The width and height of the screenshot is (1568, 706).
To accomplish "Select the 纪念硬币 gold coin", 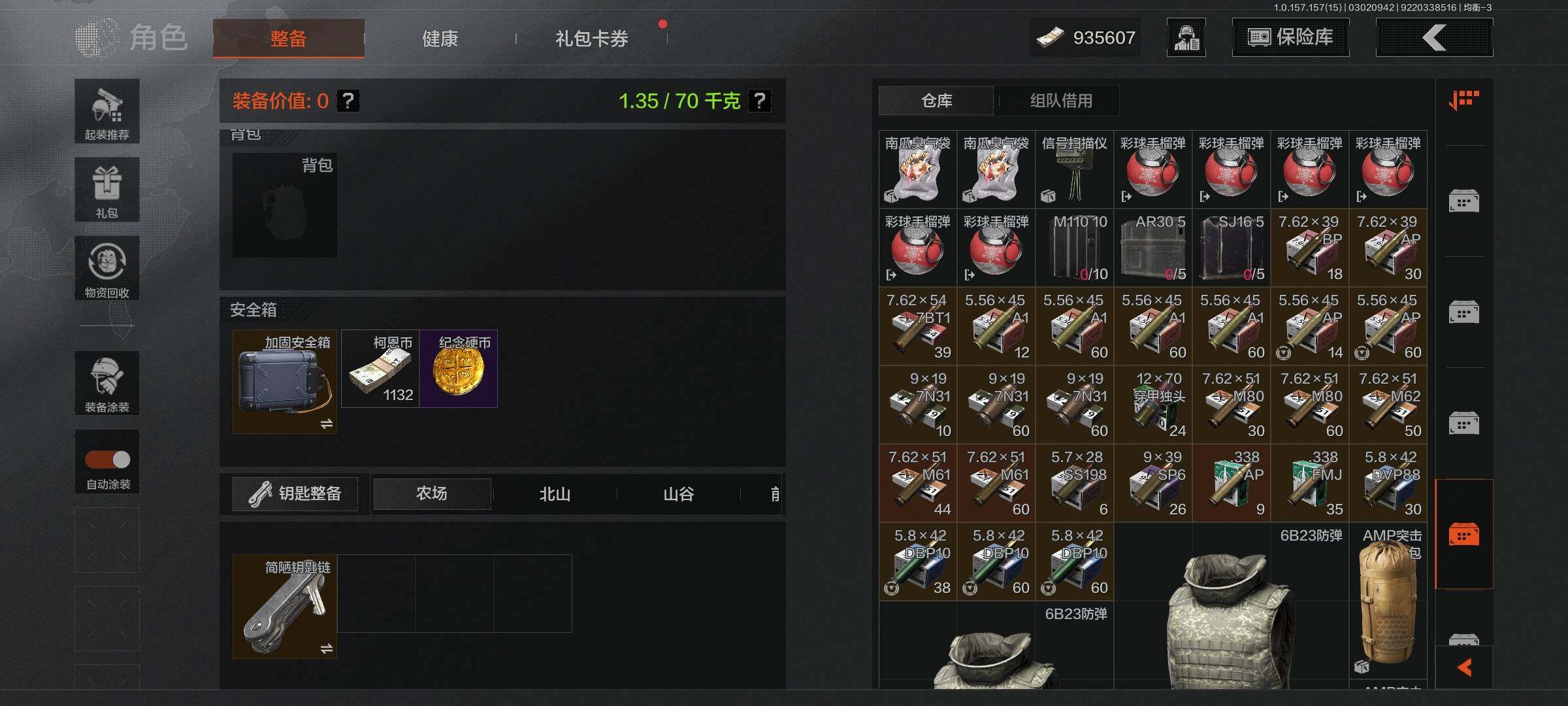I will (459, 369).
